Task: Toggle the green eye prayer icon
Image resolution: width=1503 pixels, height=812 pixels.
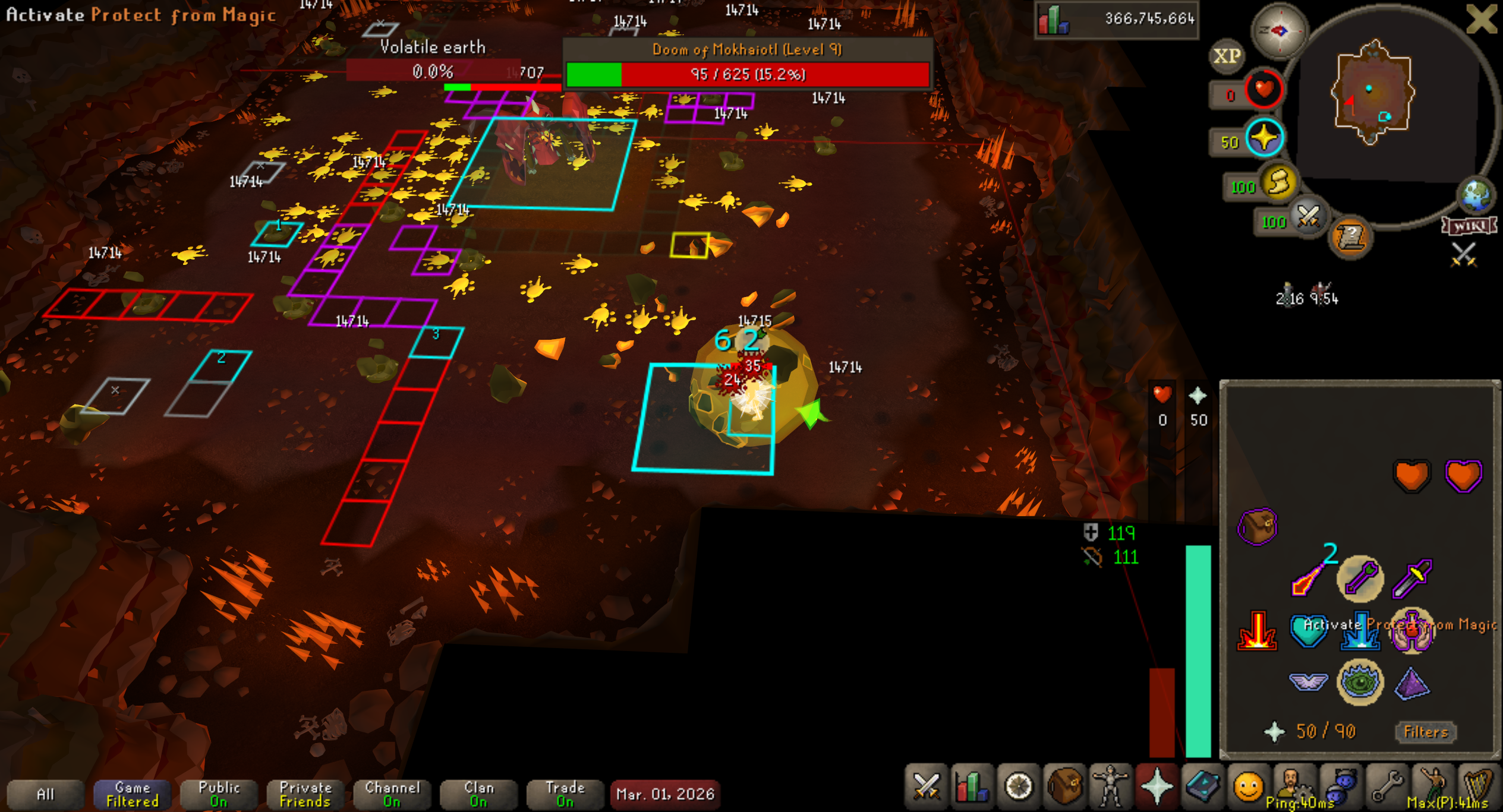Action: [x=1360, y=682]
